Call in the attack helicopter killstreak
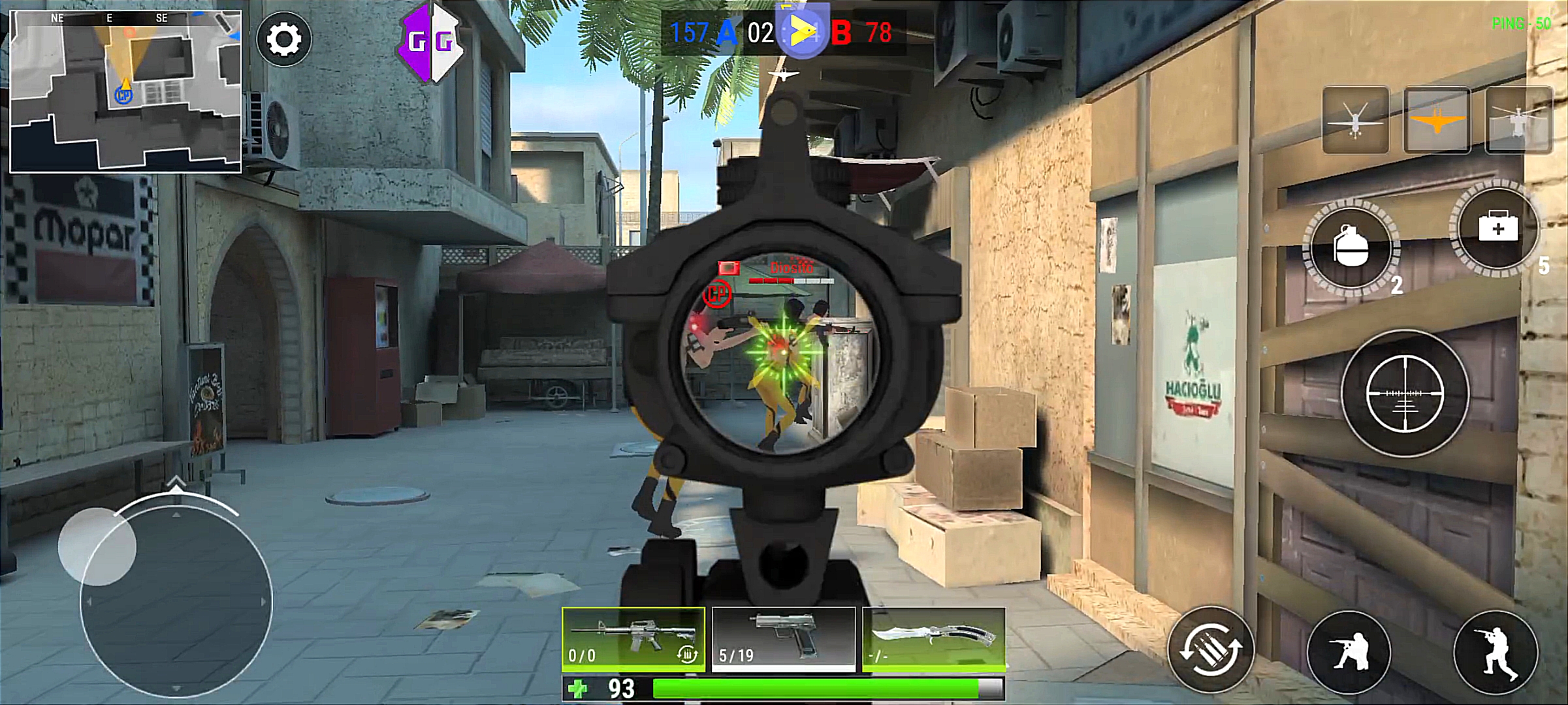Viewport: 1568px width, 705px height. coord(1518,121)
